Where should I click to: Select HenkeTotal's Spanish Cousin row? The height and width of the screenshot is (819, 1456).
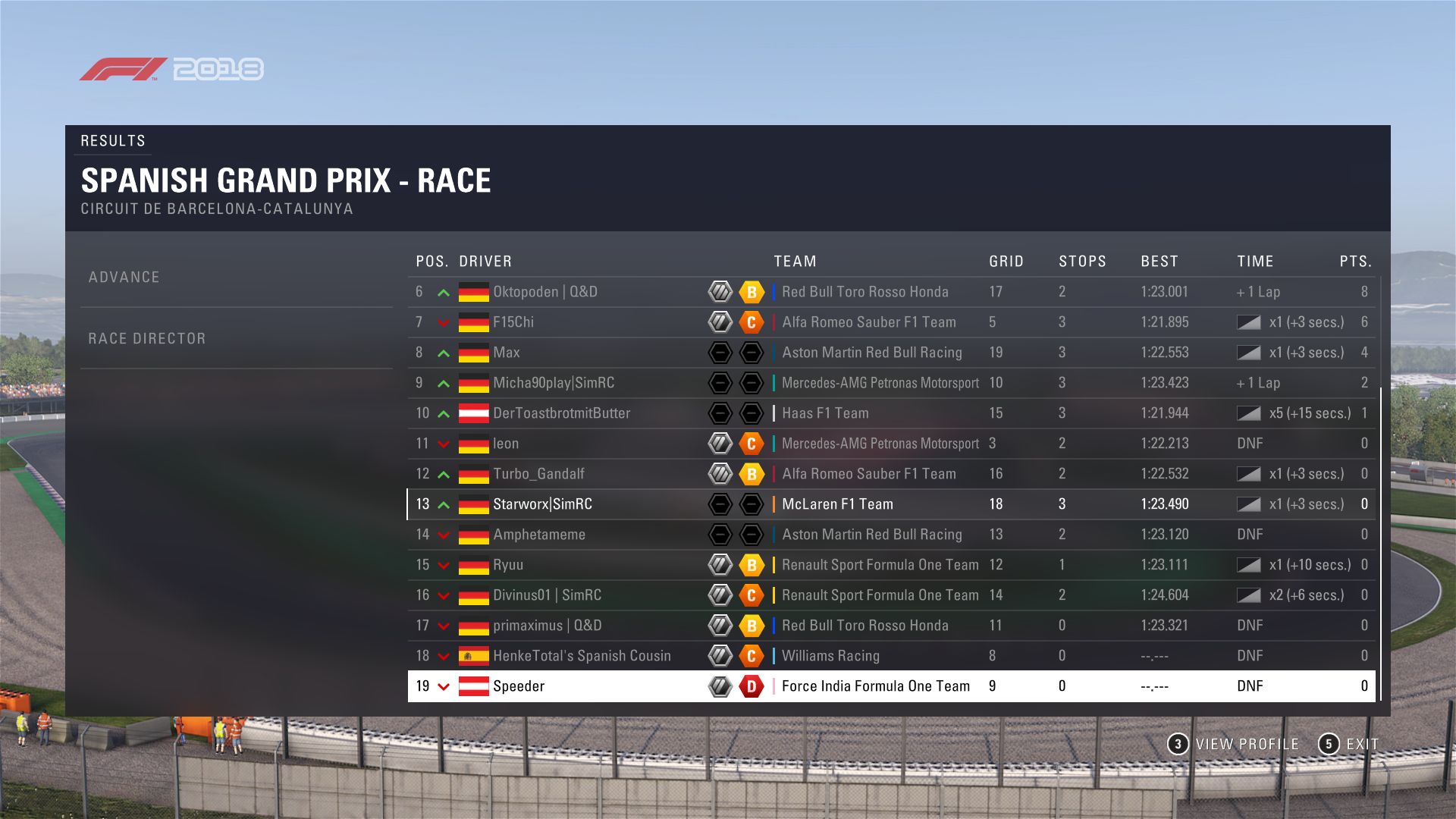point(582,656)
